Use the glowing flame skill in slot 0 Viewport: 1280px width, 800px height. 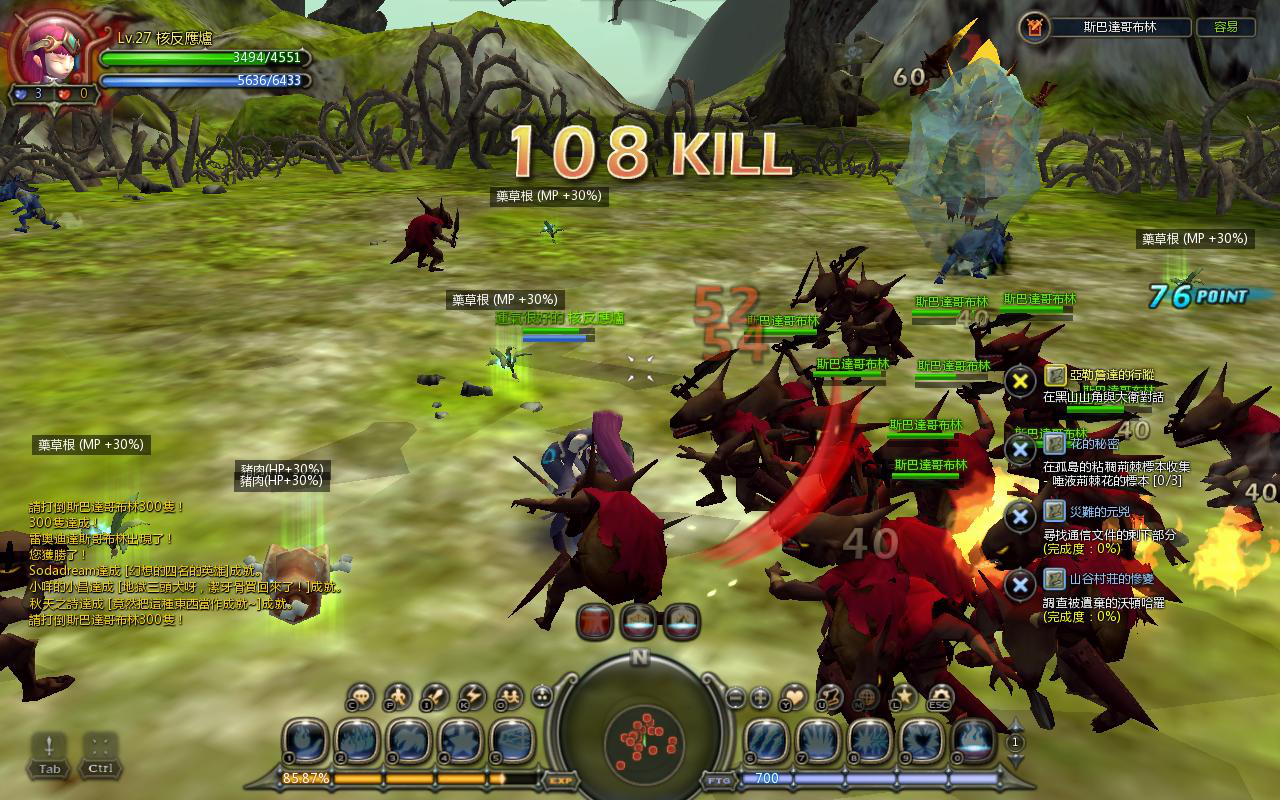pos(973,741)
